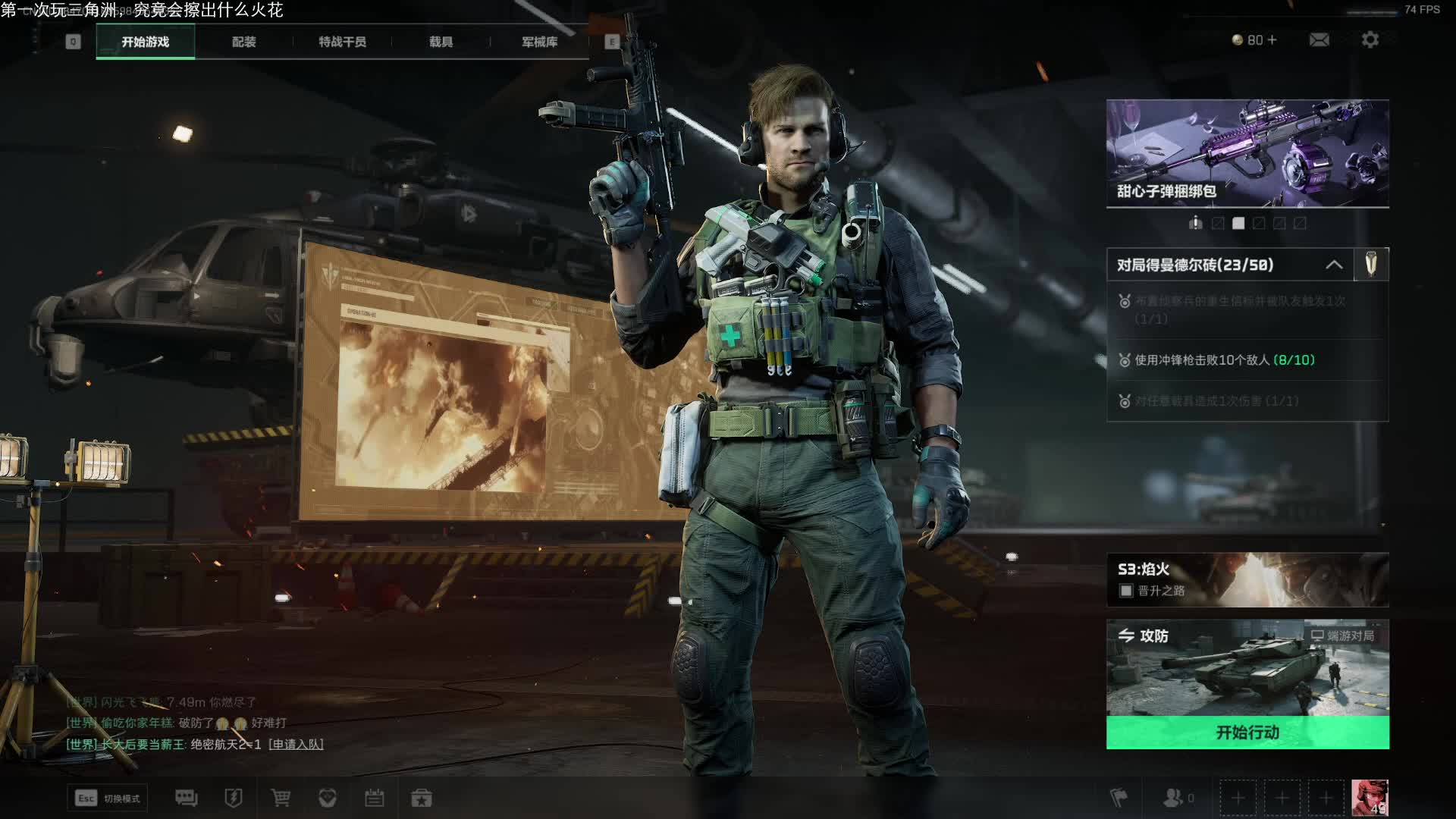Open the player avatar portrait
Image resolution: width=1456 pixels, height=819 pixels.
pos(1370,797)
